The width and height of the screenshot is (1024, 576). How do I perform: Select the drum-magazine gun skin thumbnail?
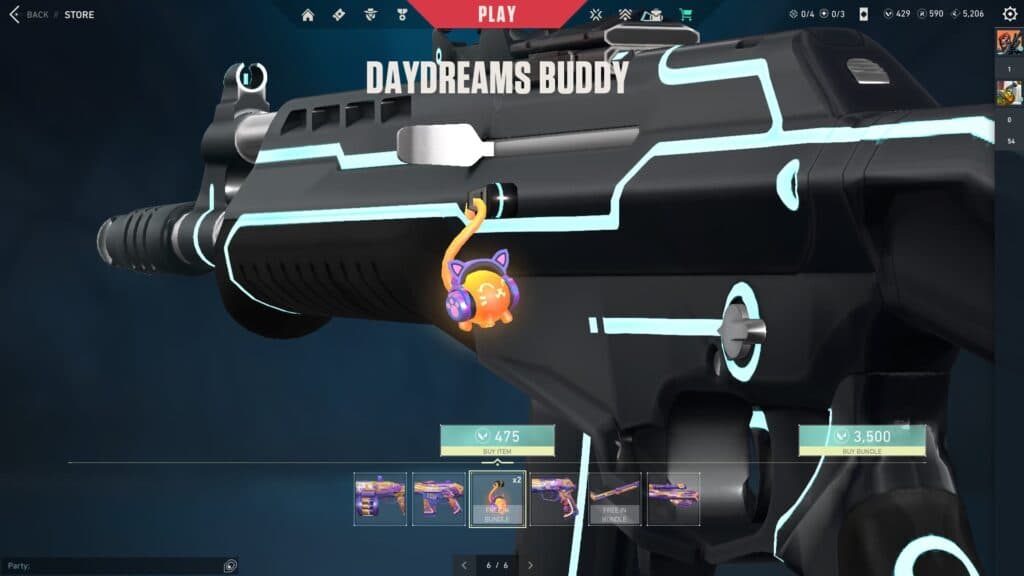pyautogui.click(x=380, y=498)
